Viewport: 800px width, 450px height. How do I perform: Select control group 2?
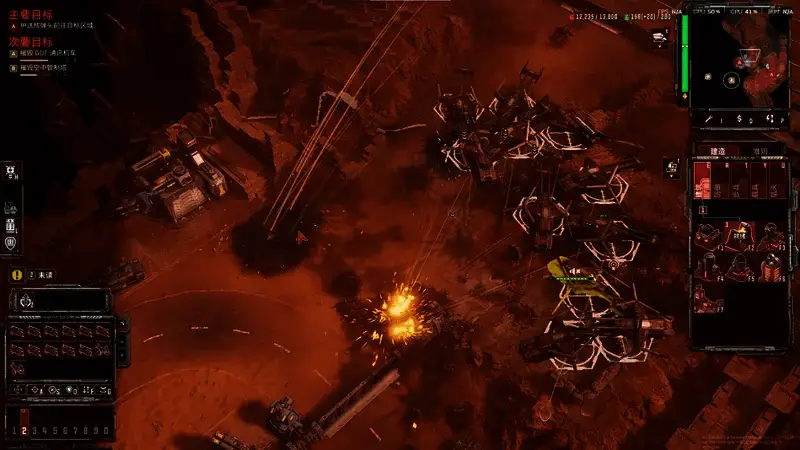(23, 430)
